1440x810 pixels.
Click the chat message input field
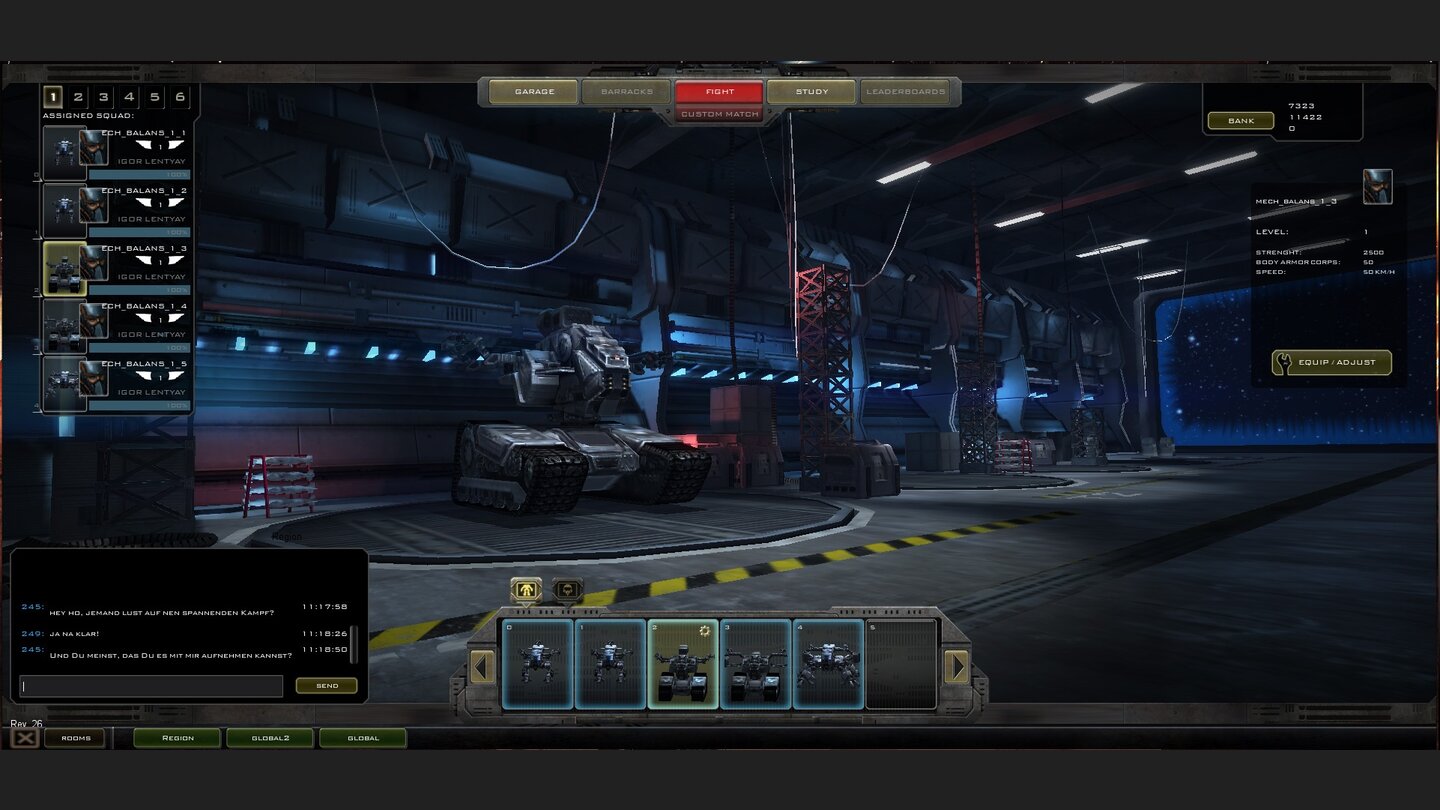click(150, 686)
